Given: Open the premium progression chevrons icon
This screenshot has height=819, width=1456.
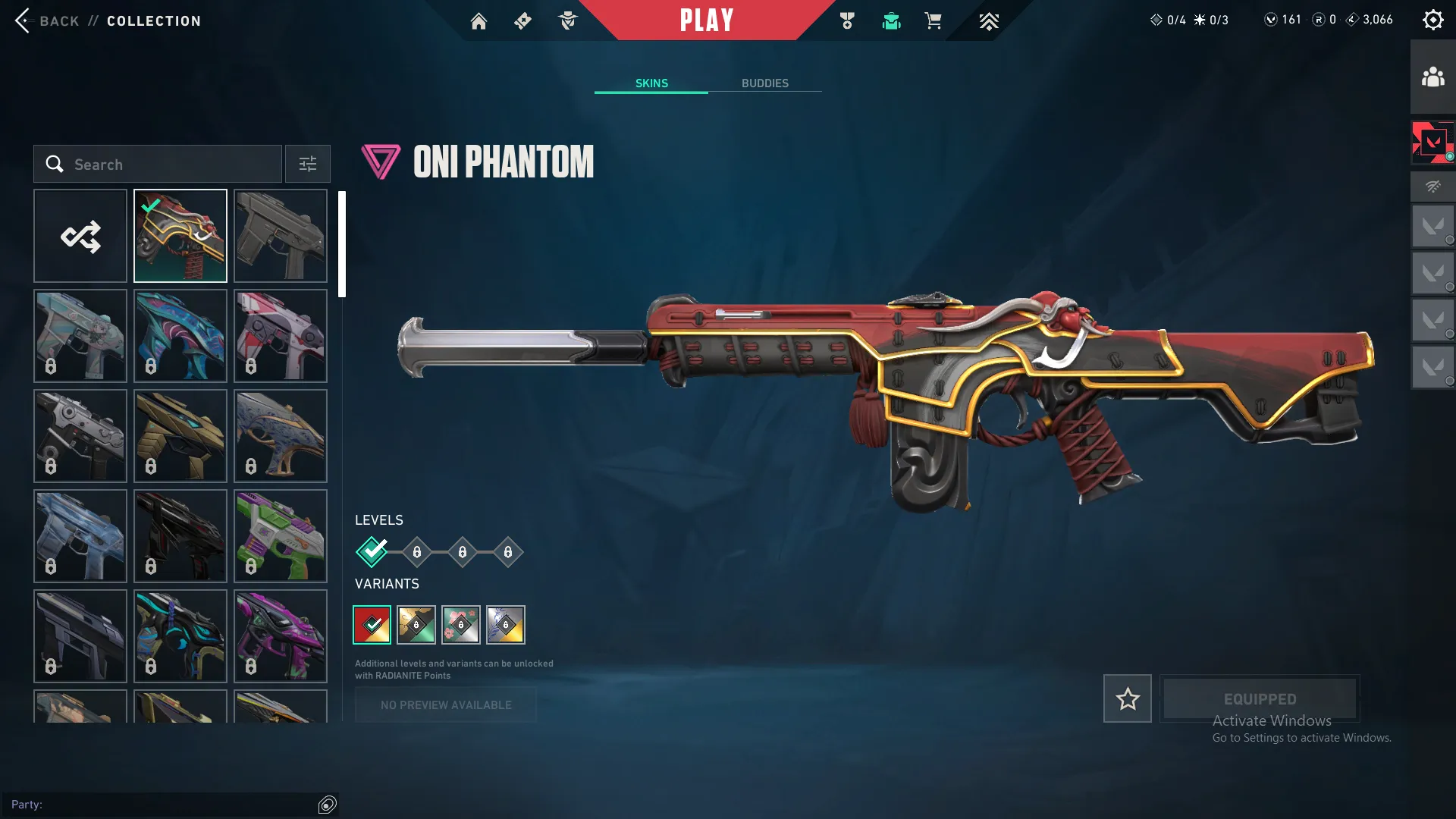Looking at the screenshot, I should [989, 21].
